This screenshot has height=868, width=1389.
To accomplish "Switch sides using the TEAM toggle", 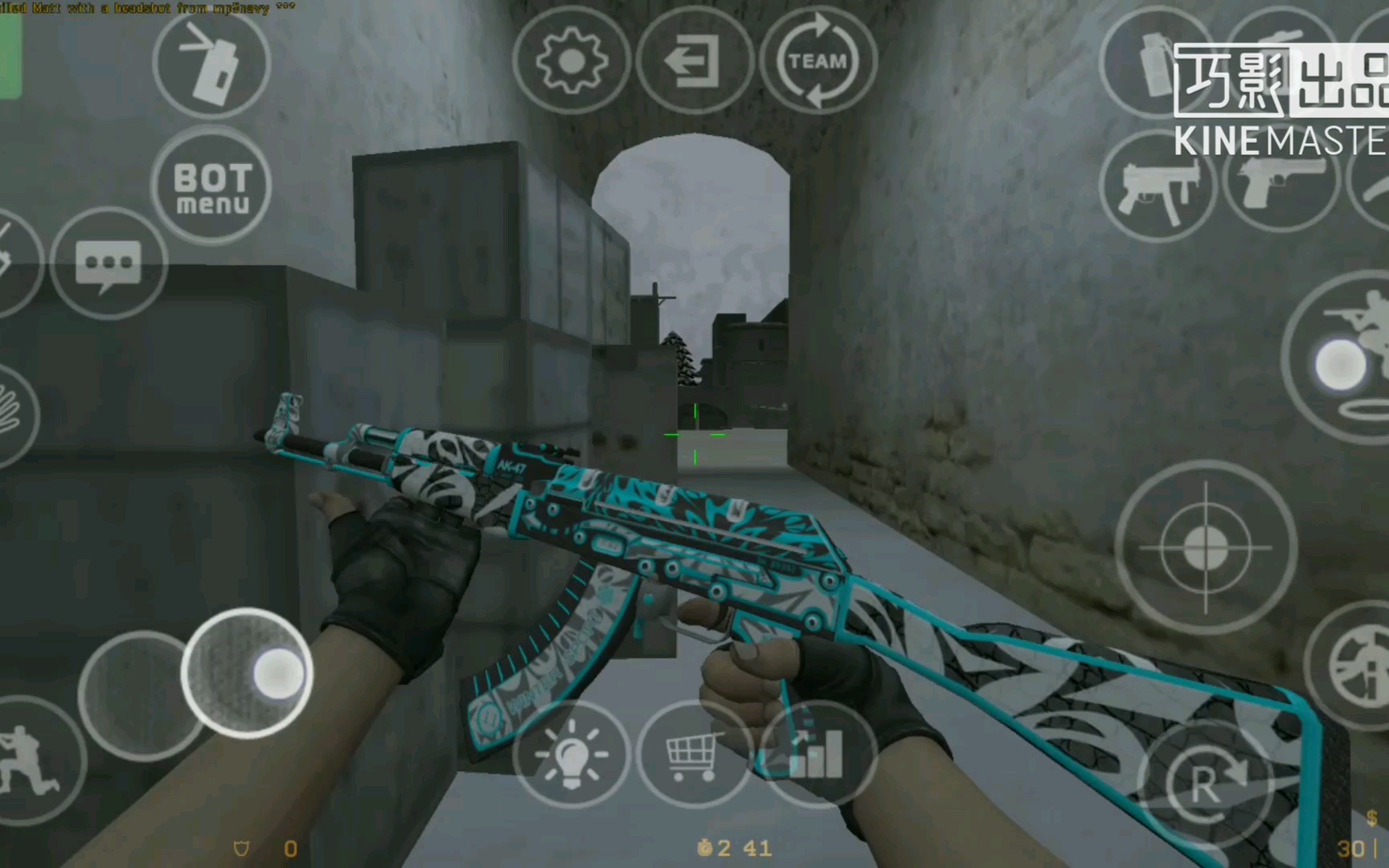I will (x=819, y=59).
